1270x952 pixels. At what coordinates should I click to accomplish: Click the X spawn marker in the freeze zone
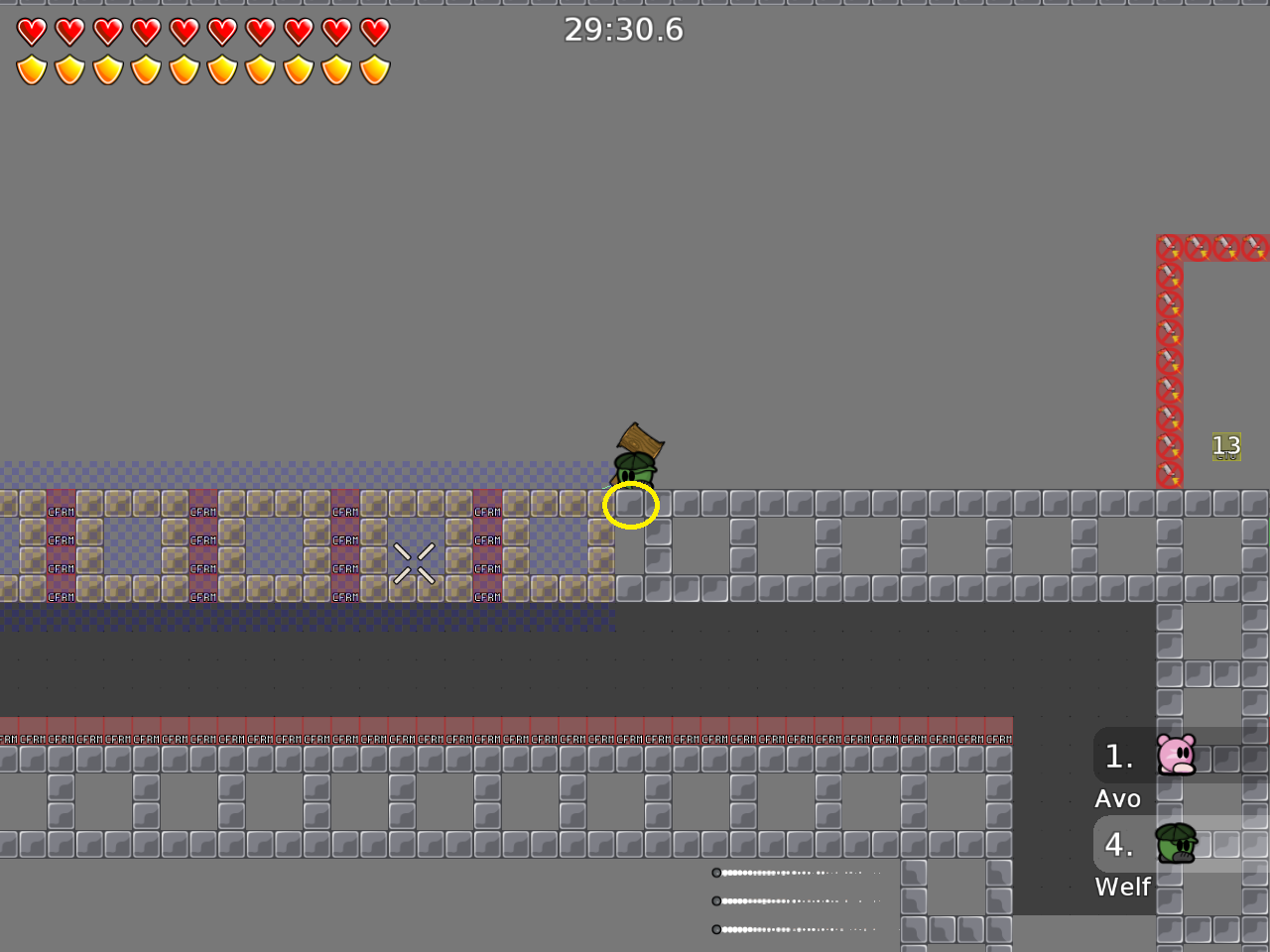tap(416, 562)
